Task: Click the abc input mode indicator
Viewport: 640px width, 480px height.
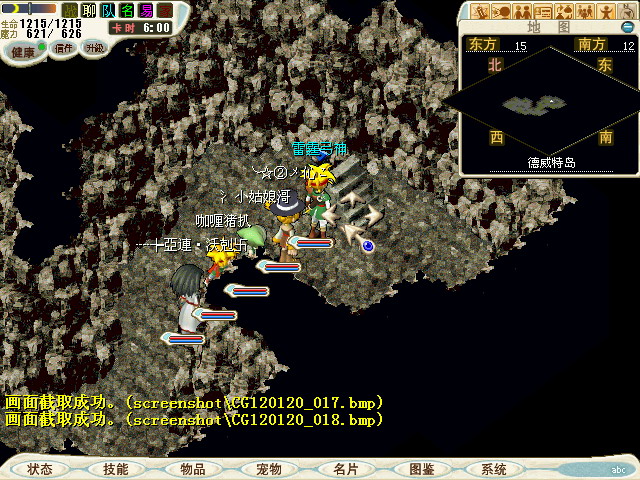Action: [x=617, y=468]
